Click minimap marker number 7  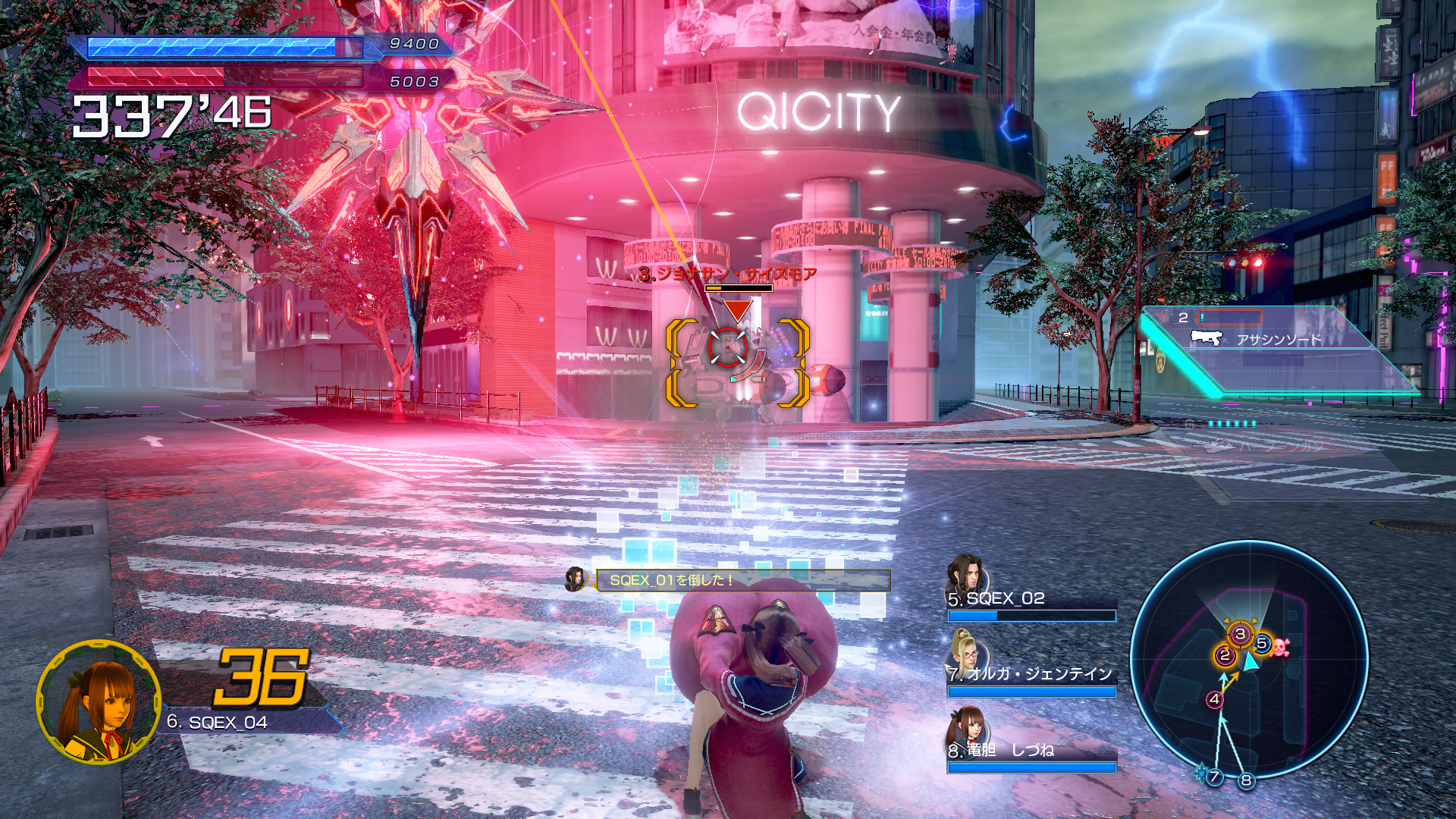click(x=1214, y=776)
